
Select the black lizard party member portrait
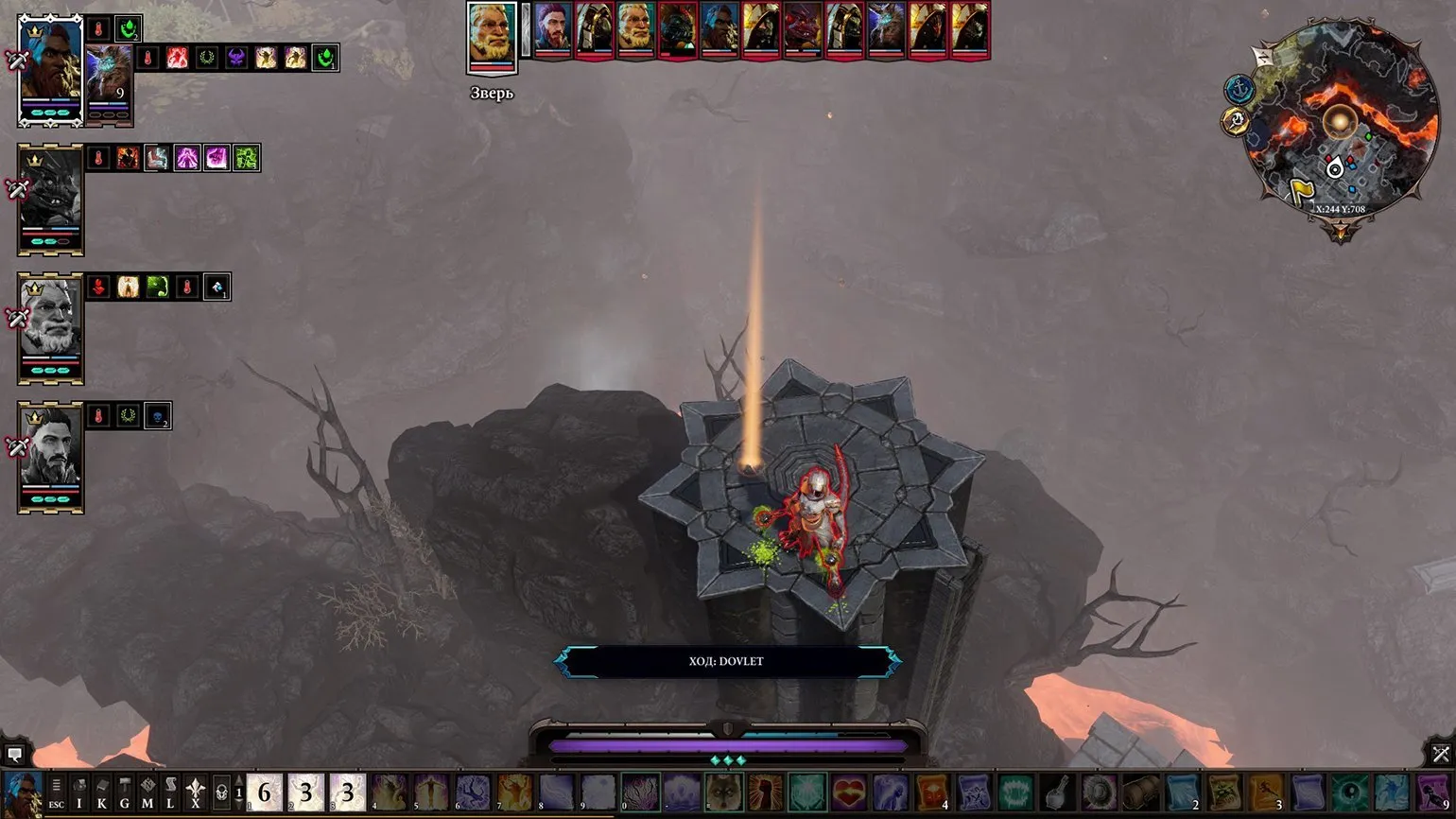pos(51,199)
